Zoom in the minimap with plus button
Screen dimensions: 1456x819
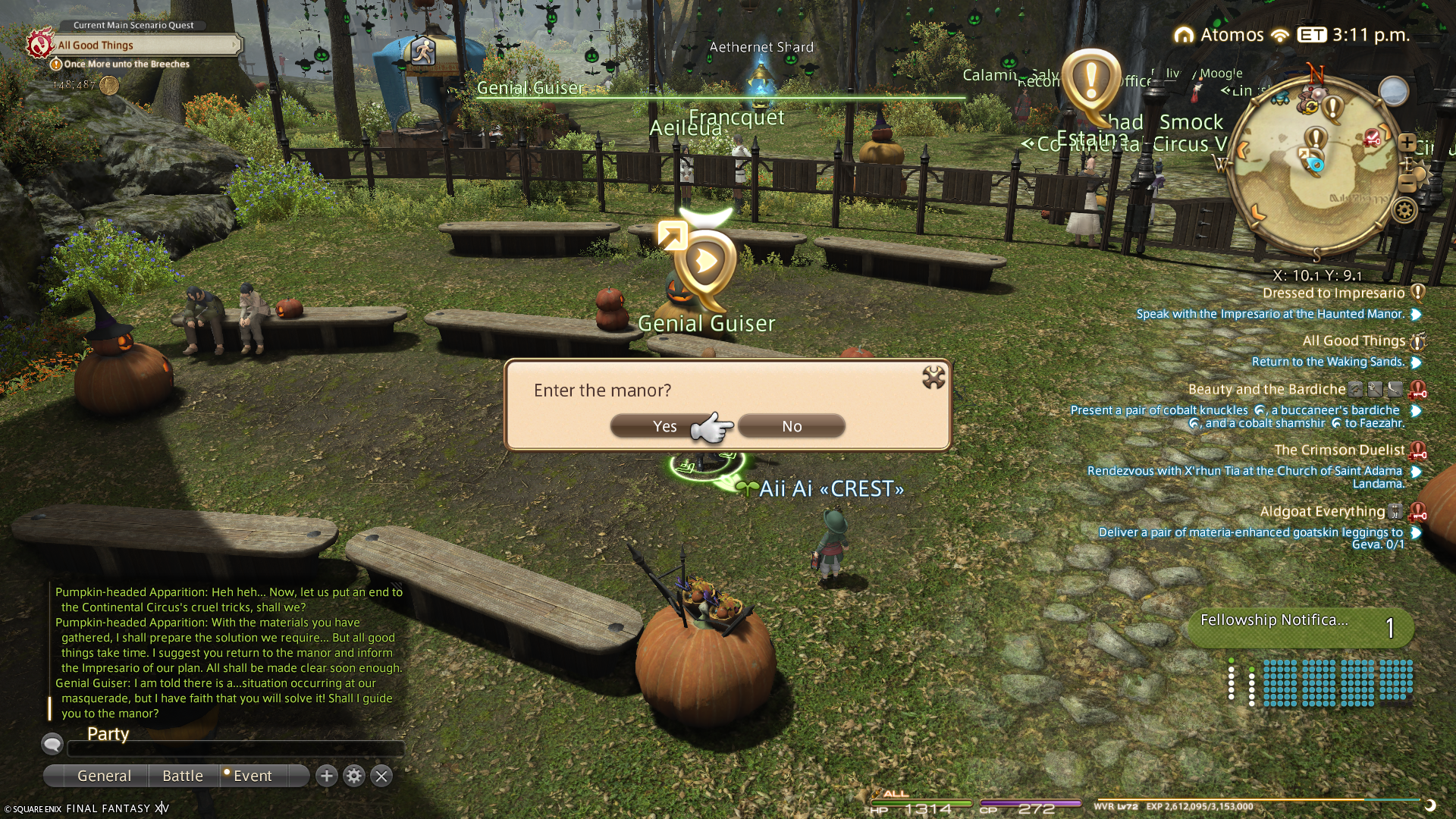(1407, 143)
